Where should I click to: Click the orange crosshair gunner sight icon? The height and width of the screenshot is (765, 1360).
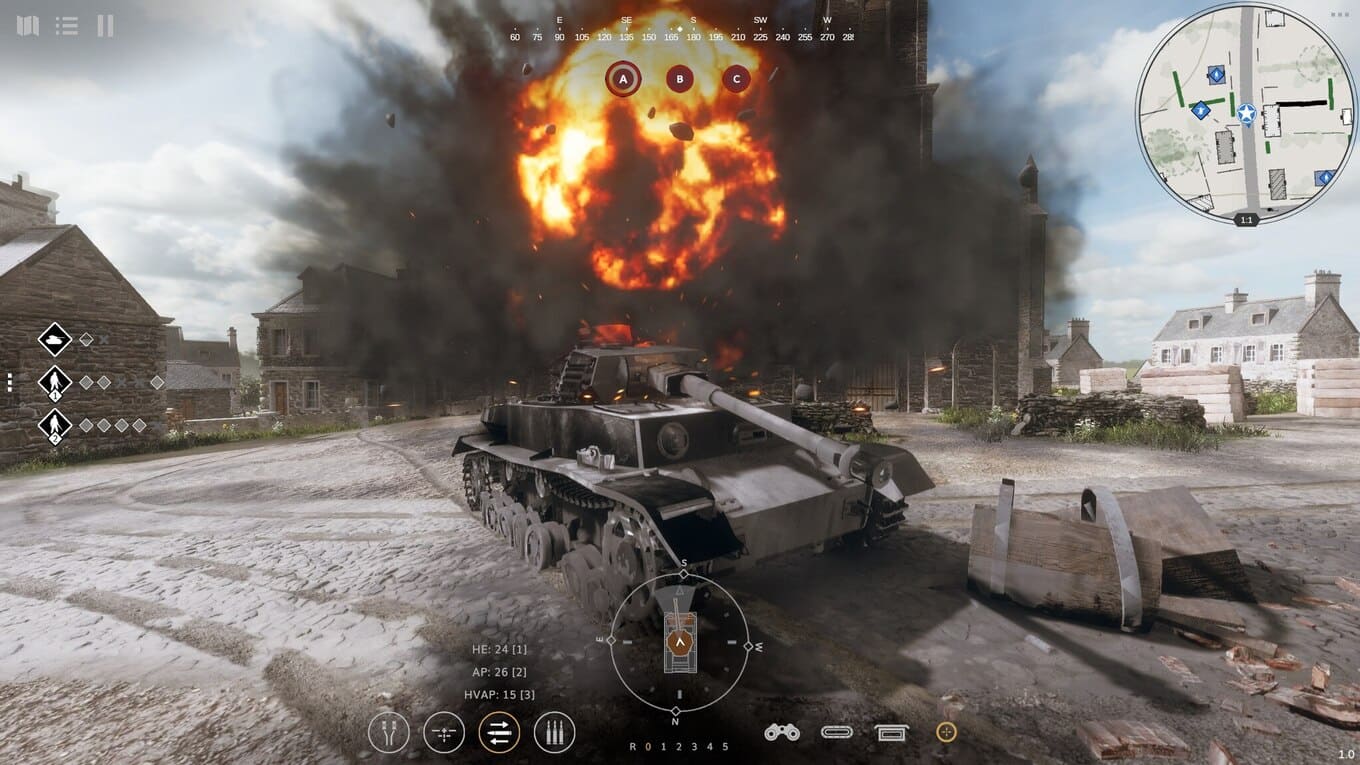tap(946, 732)
